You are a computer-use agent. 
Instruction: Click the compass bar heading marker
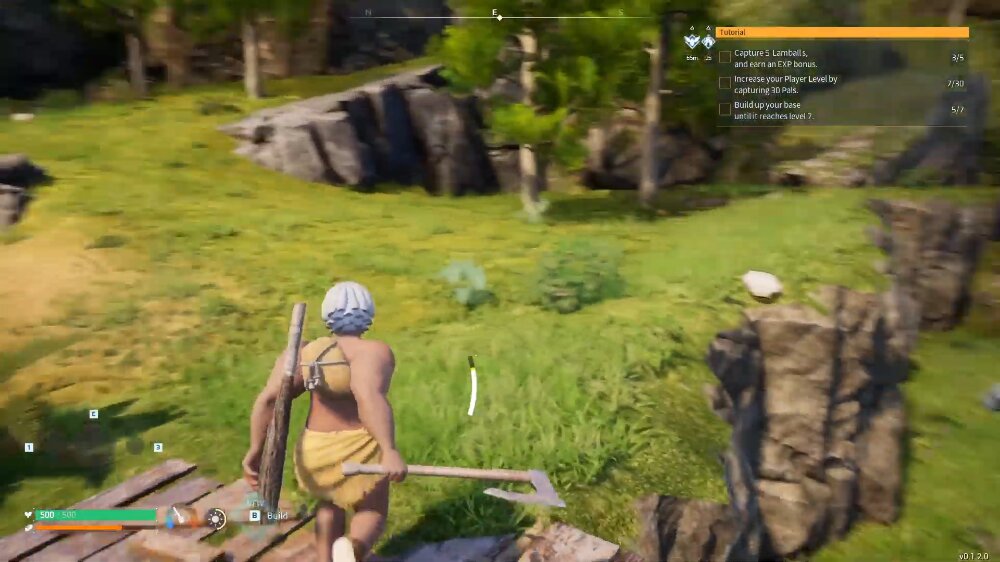[496, 17]
